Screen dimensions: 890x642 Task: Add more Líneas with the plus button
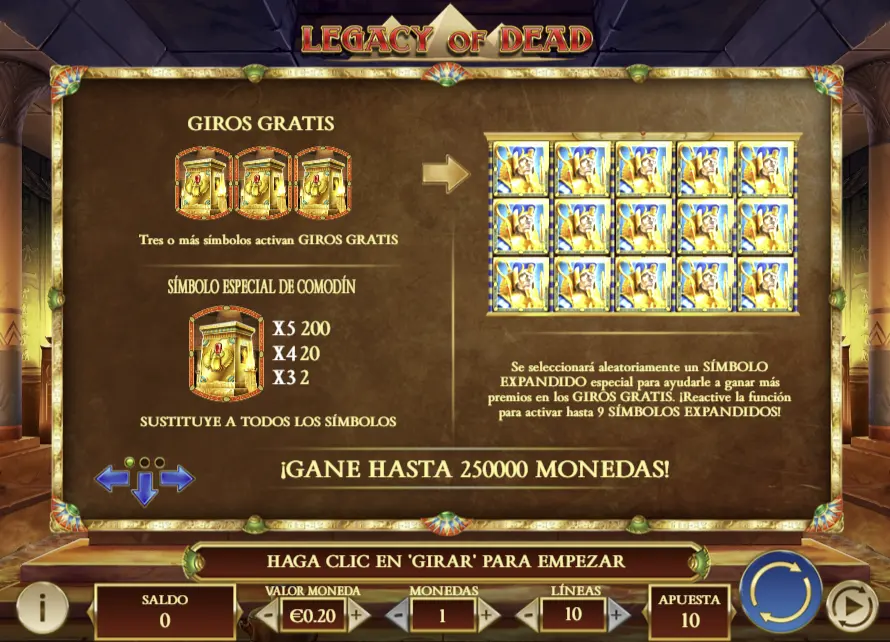tap(617, 614)
